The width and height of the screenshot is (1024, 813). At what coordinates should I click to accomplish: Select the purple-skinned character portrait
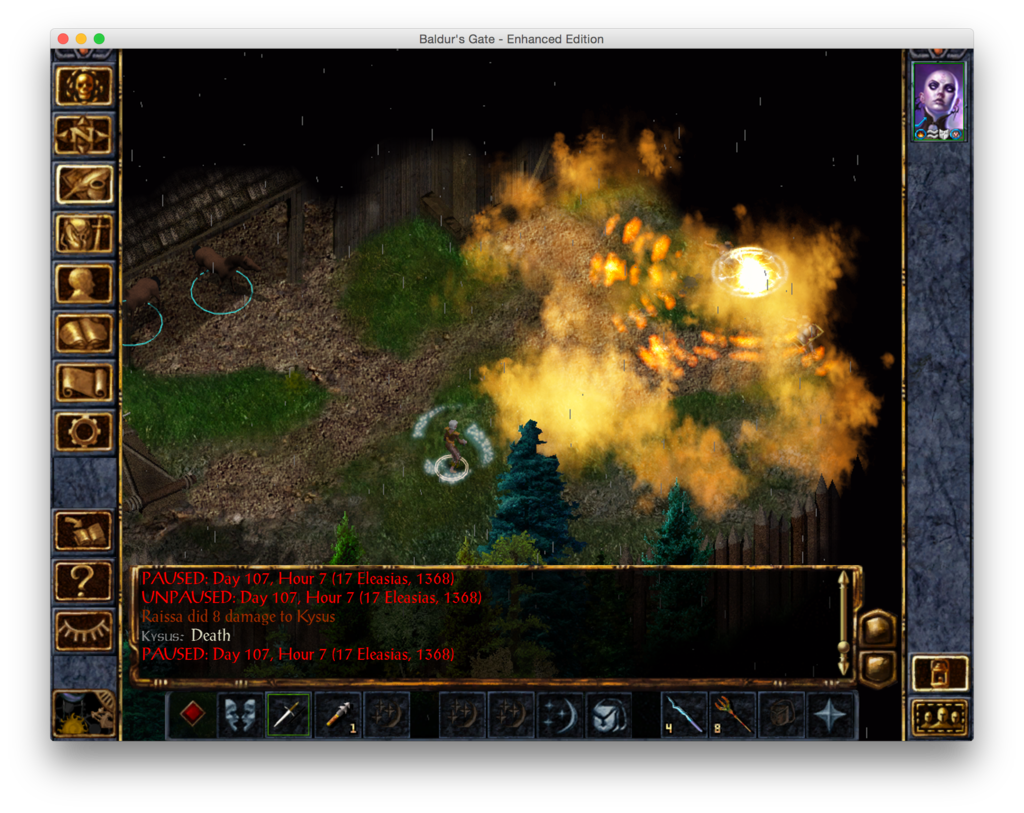[x=939, y=101]
